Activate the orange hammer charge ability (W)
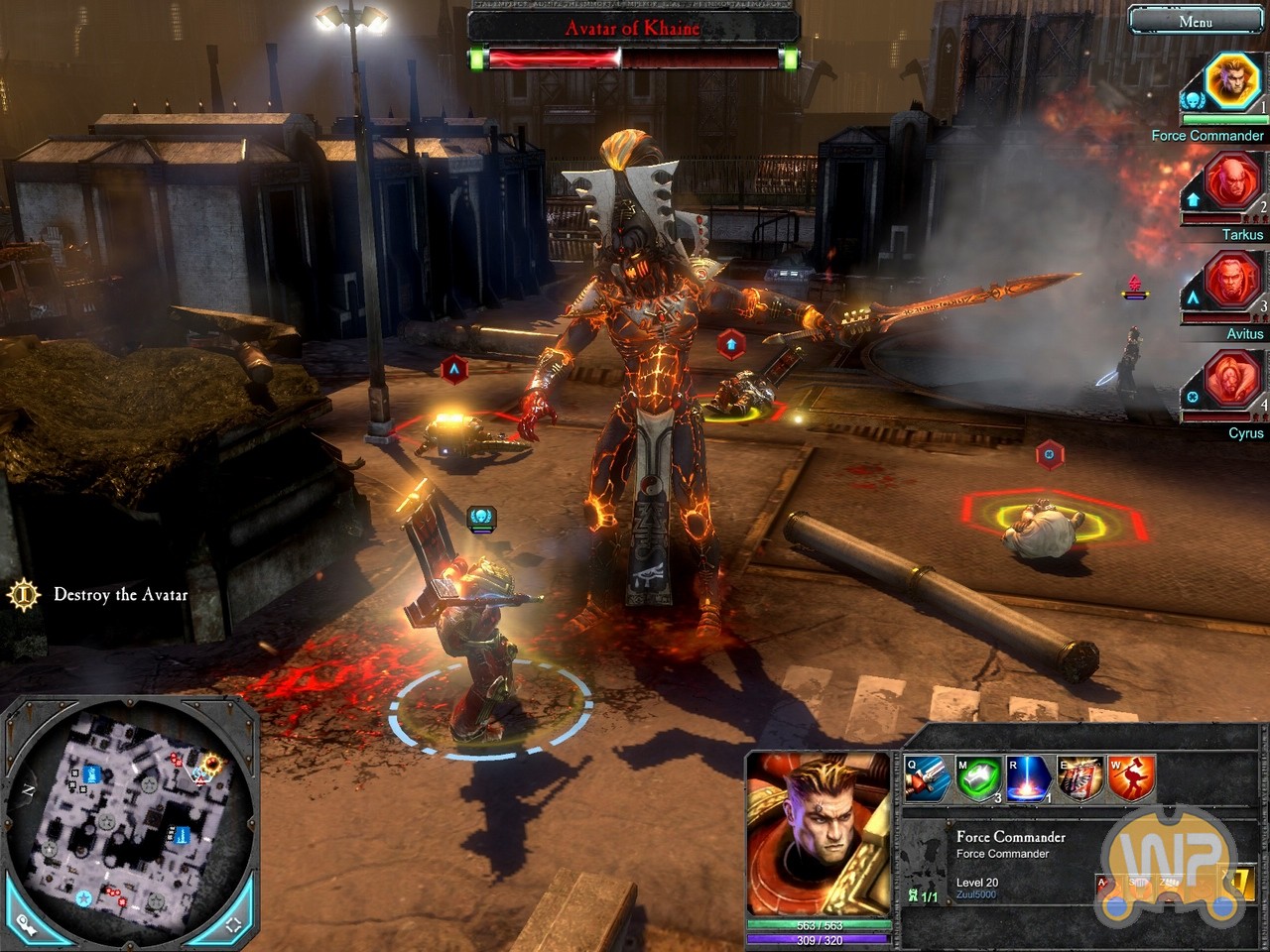Screen dimensions: 1270x952 tap(1131, 778)
